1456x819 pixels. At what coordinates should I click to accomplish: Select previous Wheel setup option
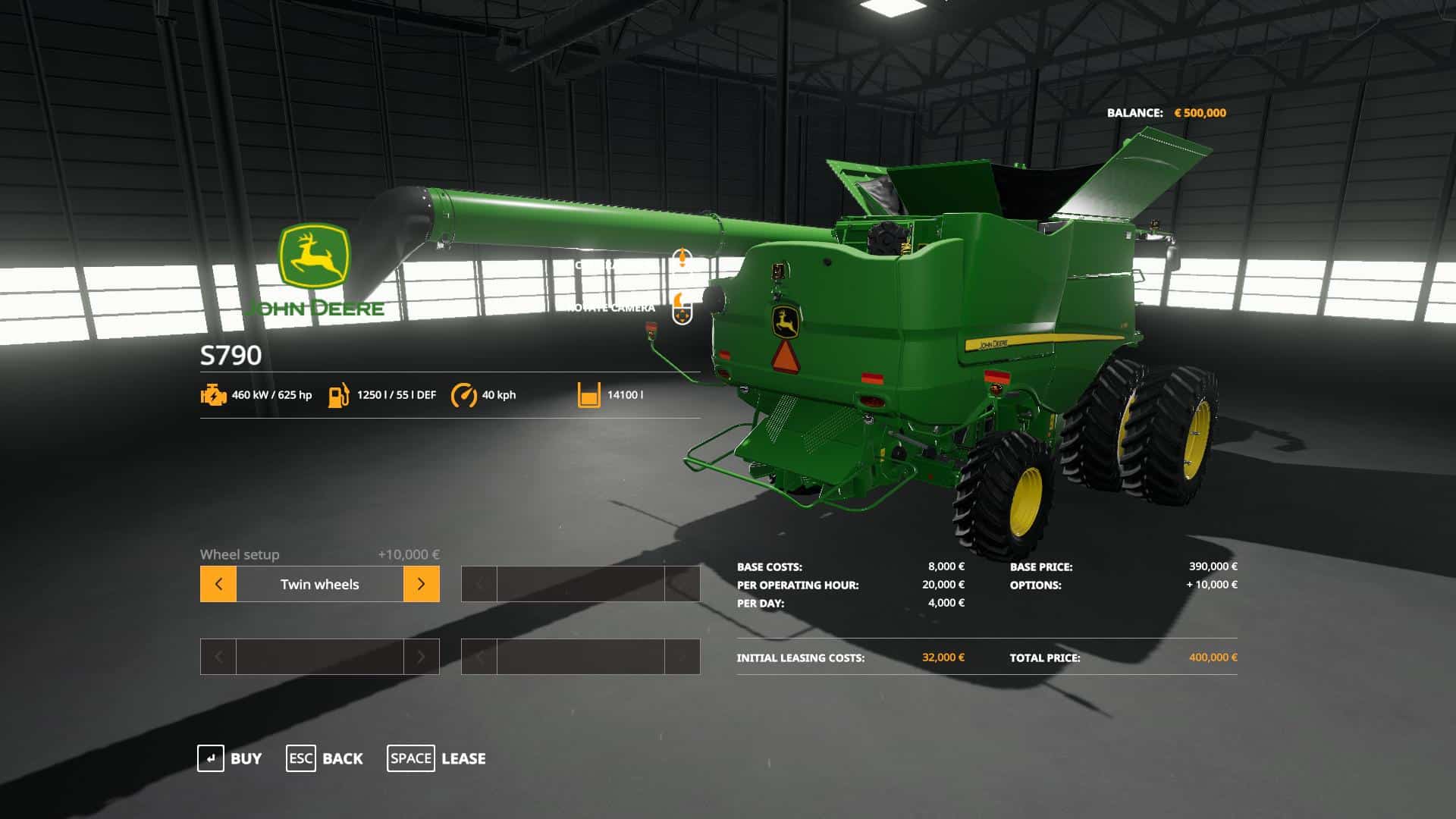(x=218, y=584)
